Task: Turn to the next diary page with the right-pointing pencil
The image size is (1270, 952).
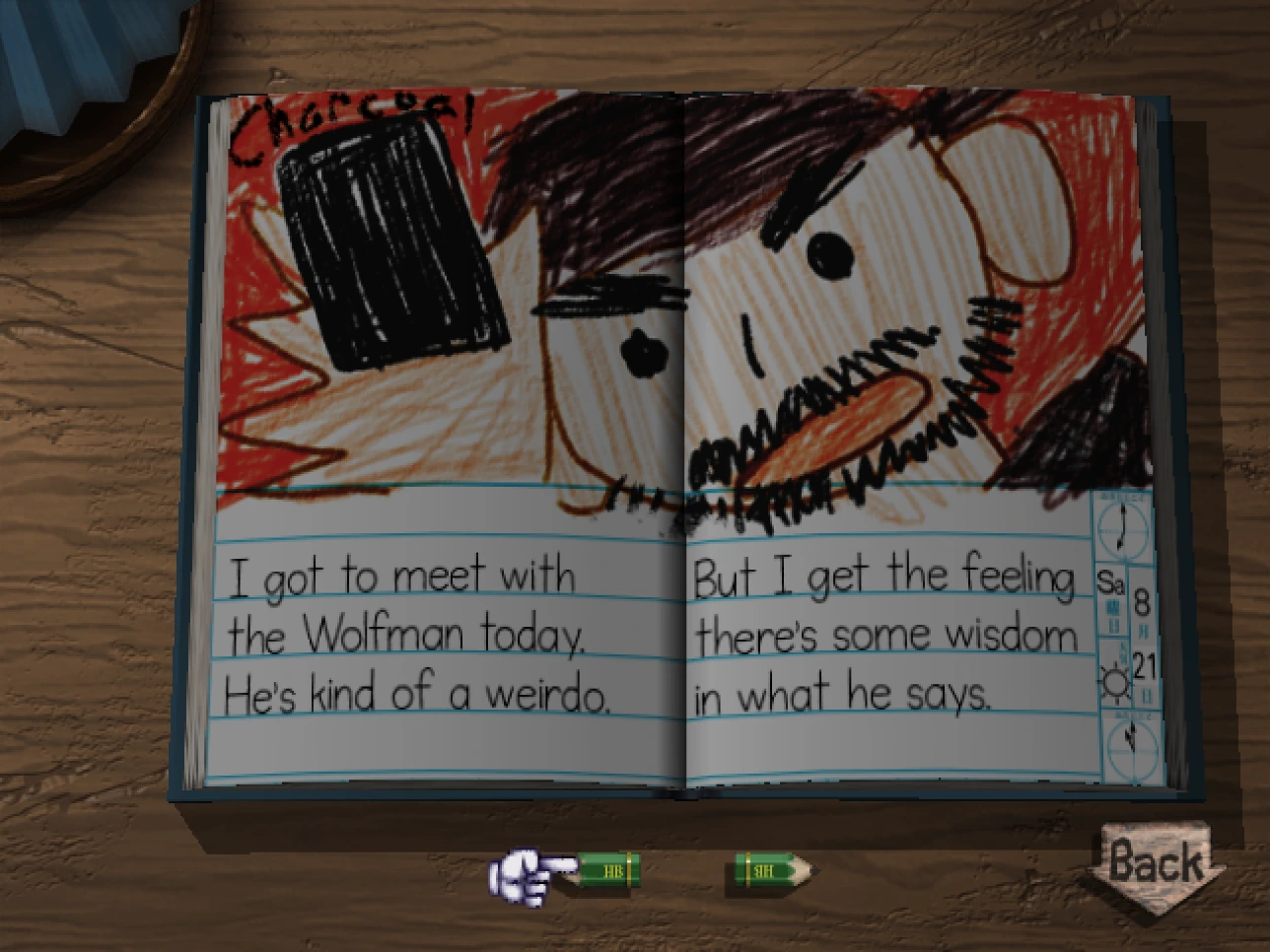Action: pos(771,870)
